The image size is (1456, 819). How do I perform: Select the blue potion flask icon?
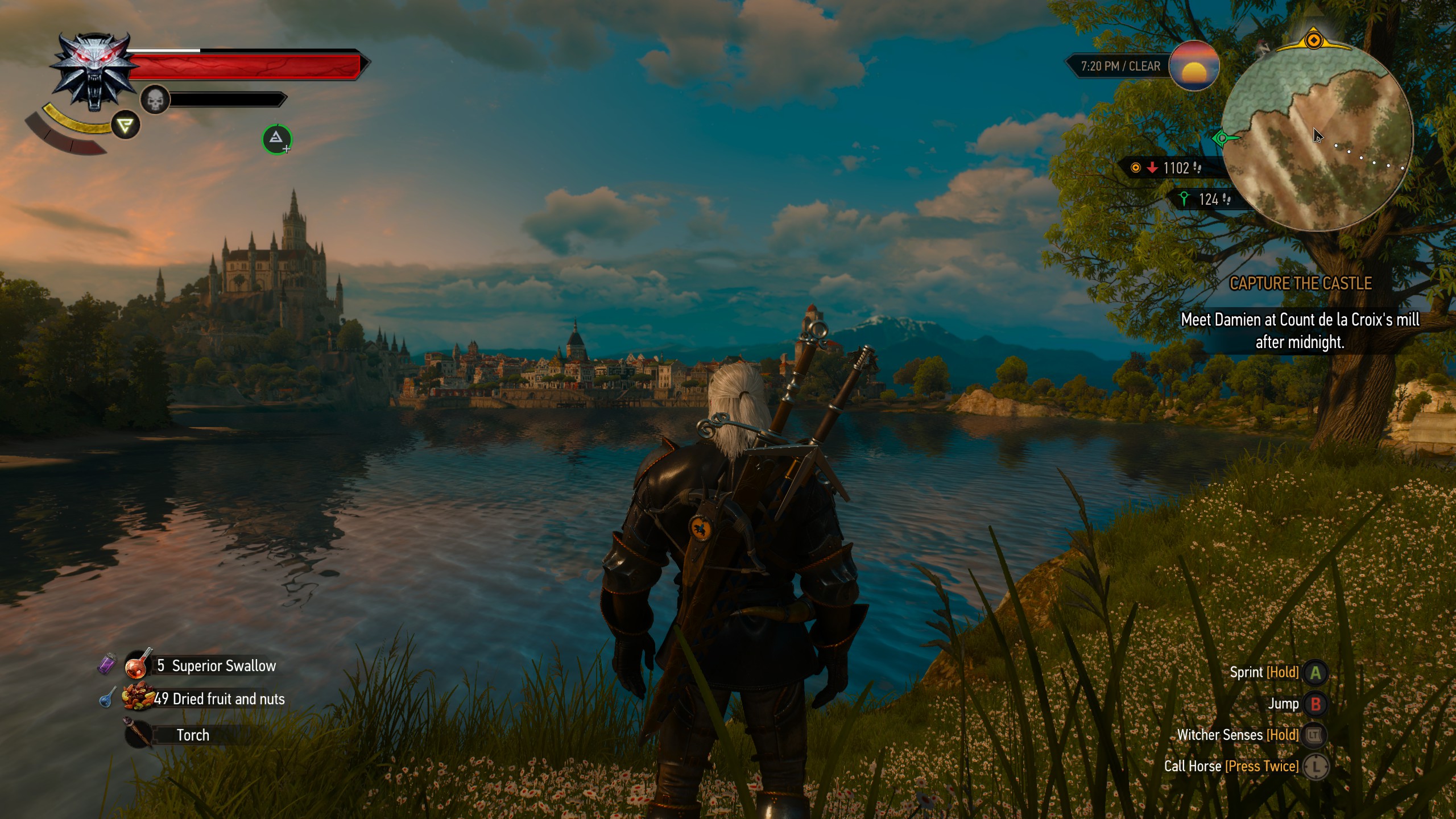click(x=107, y=698)
